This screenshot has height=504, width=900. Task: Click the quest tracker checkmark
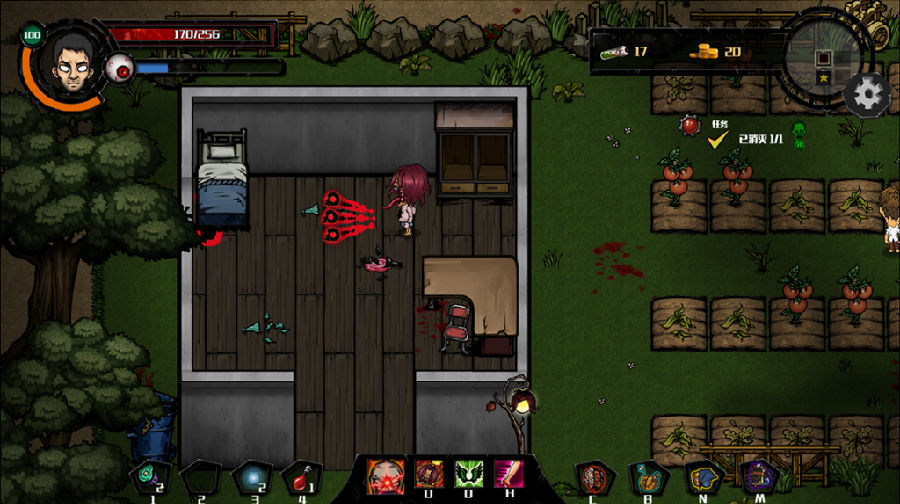coord(717,140)
